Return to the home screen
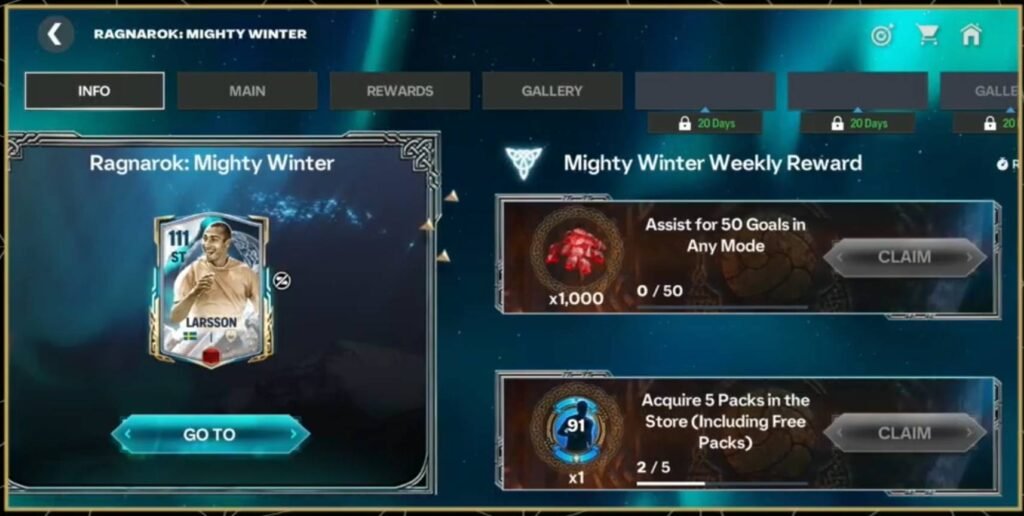1024x516 pixels. pos(971,35)
